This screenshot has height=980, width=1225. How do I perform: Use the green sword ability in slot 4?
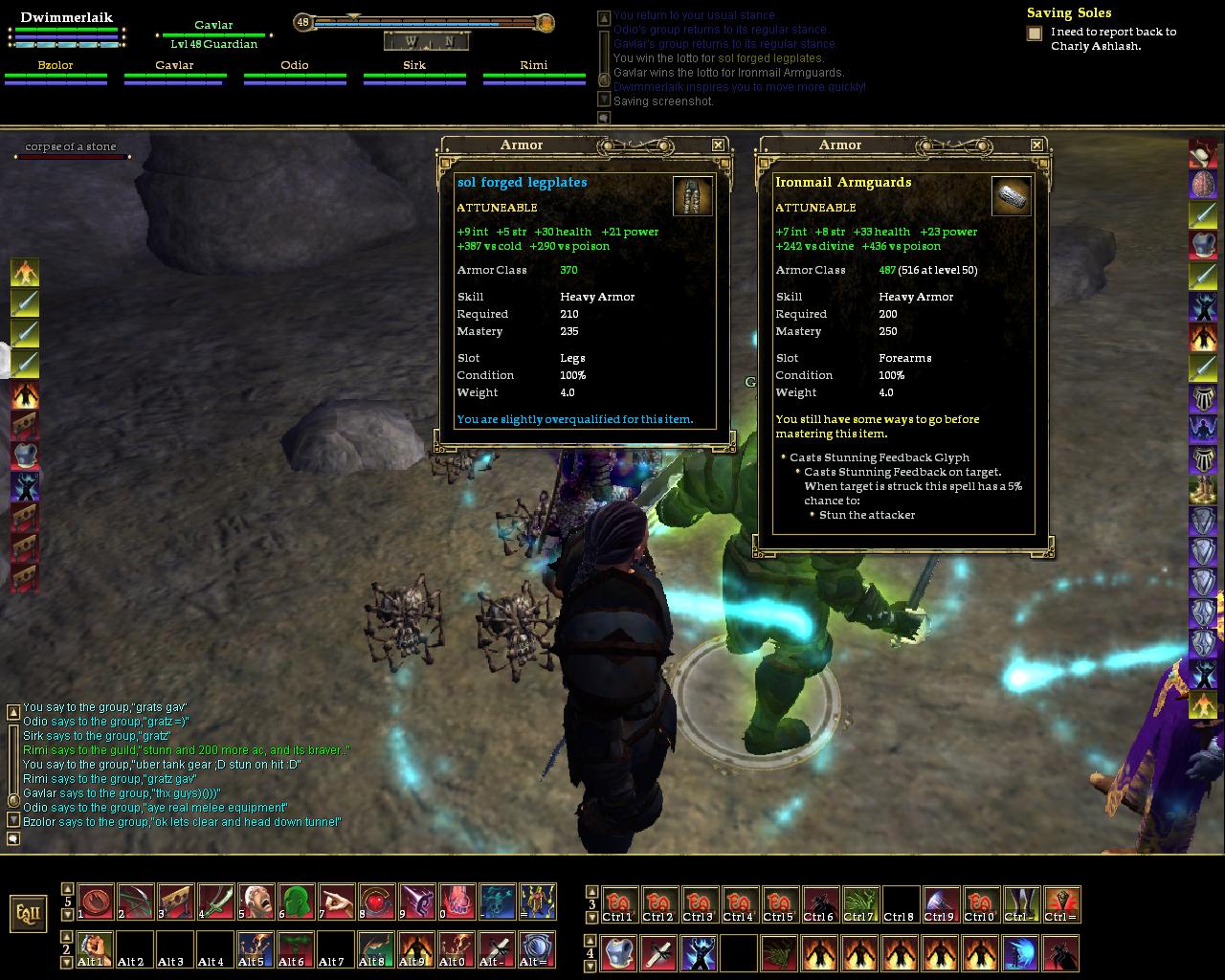click(x=216, y=902)
